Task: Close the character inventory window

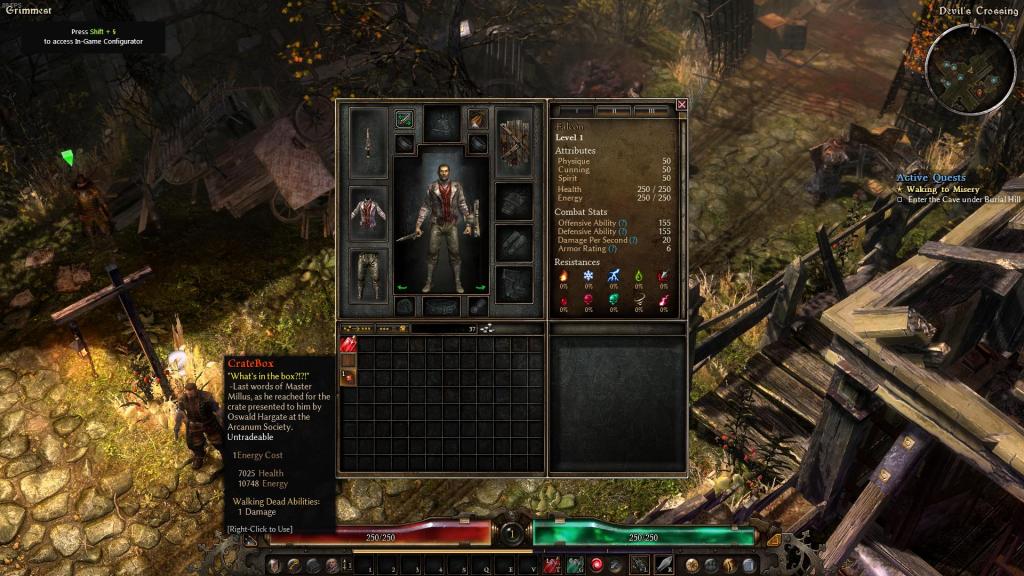Action: pyautogui.click(x=682, y=104)
